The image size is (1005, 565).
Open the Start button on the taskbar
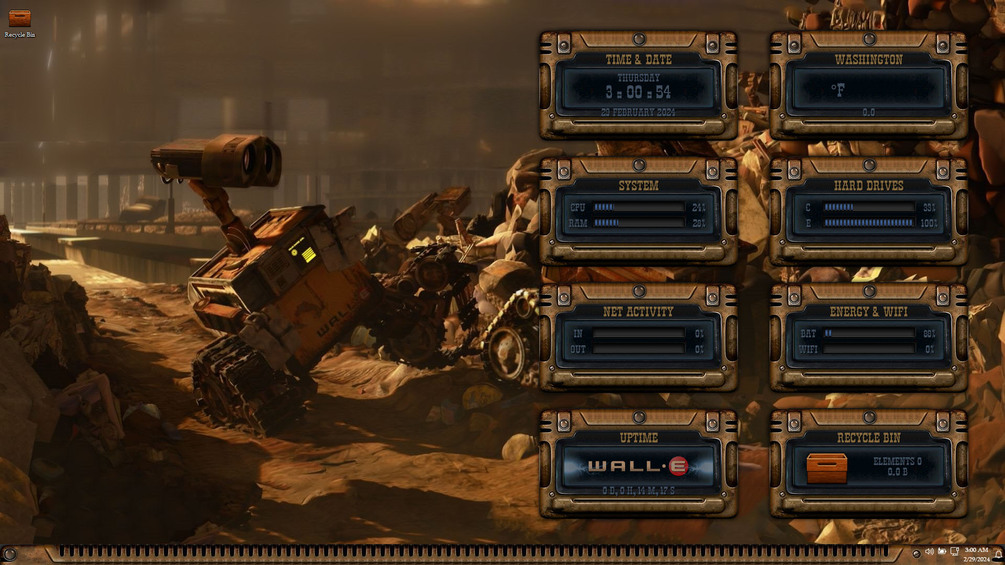click(x=9, y=553)
